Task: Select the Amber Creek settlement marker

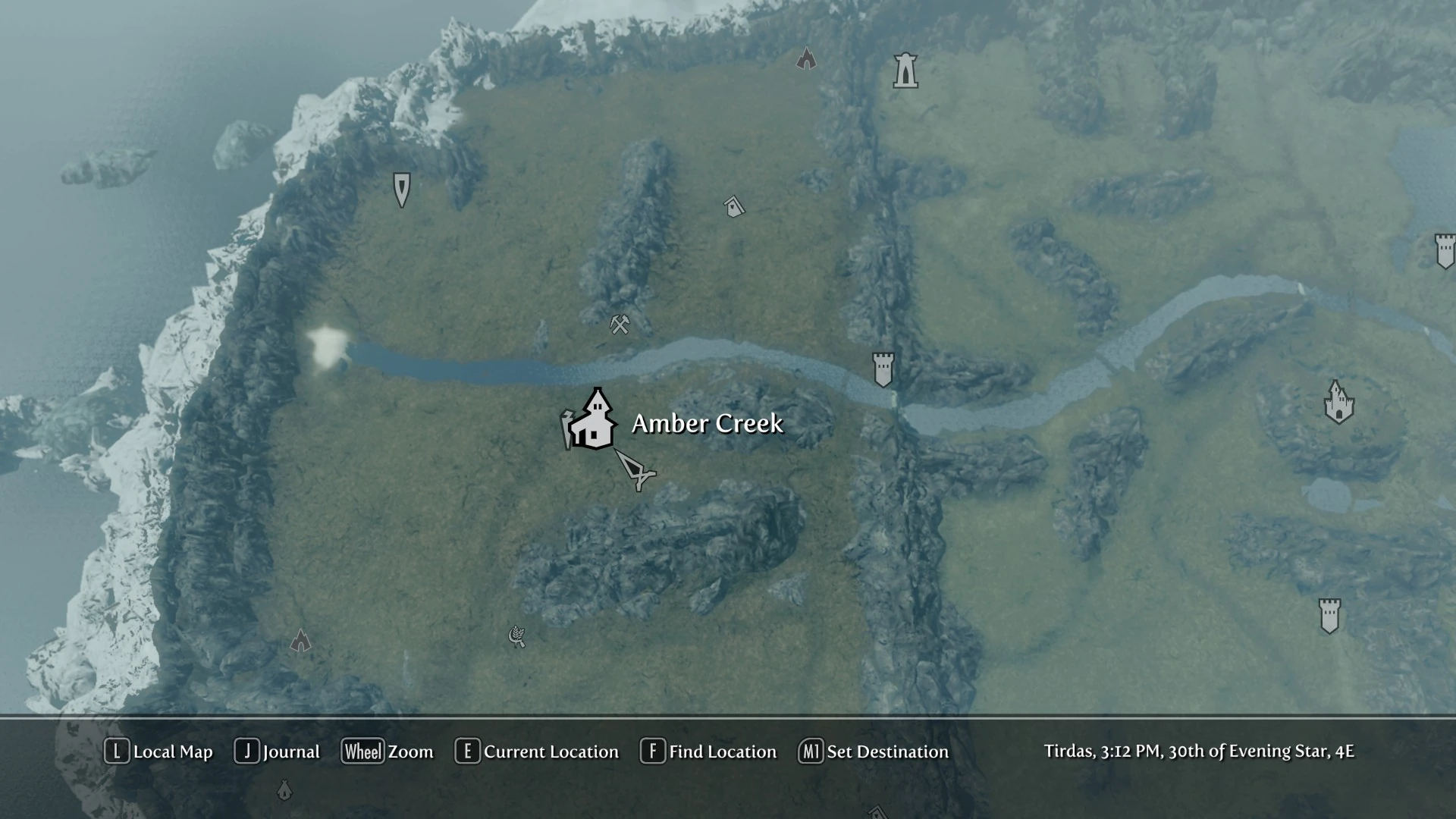Action: 595,425
